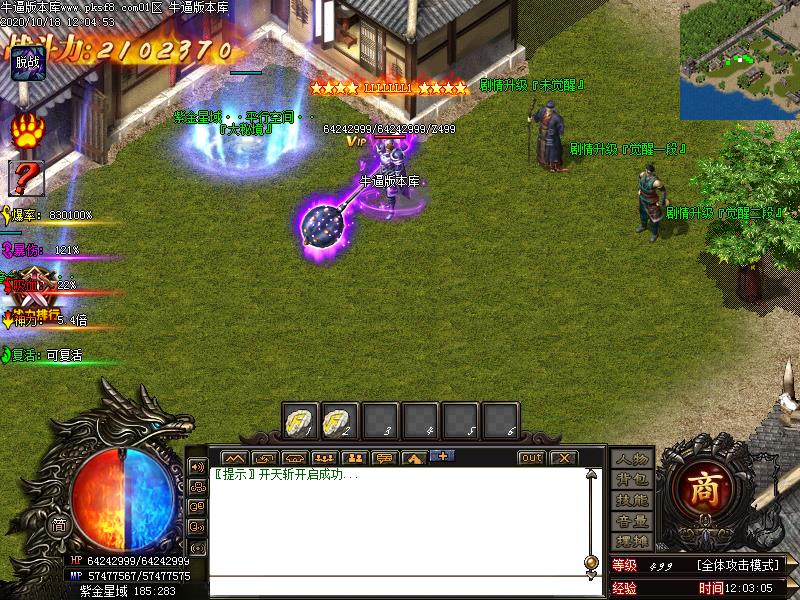Viewport: 800px width, 600px height.
Task: Select the blue plus chat tab
Action: 442,457
